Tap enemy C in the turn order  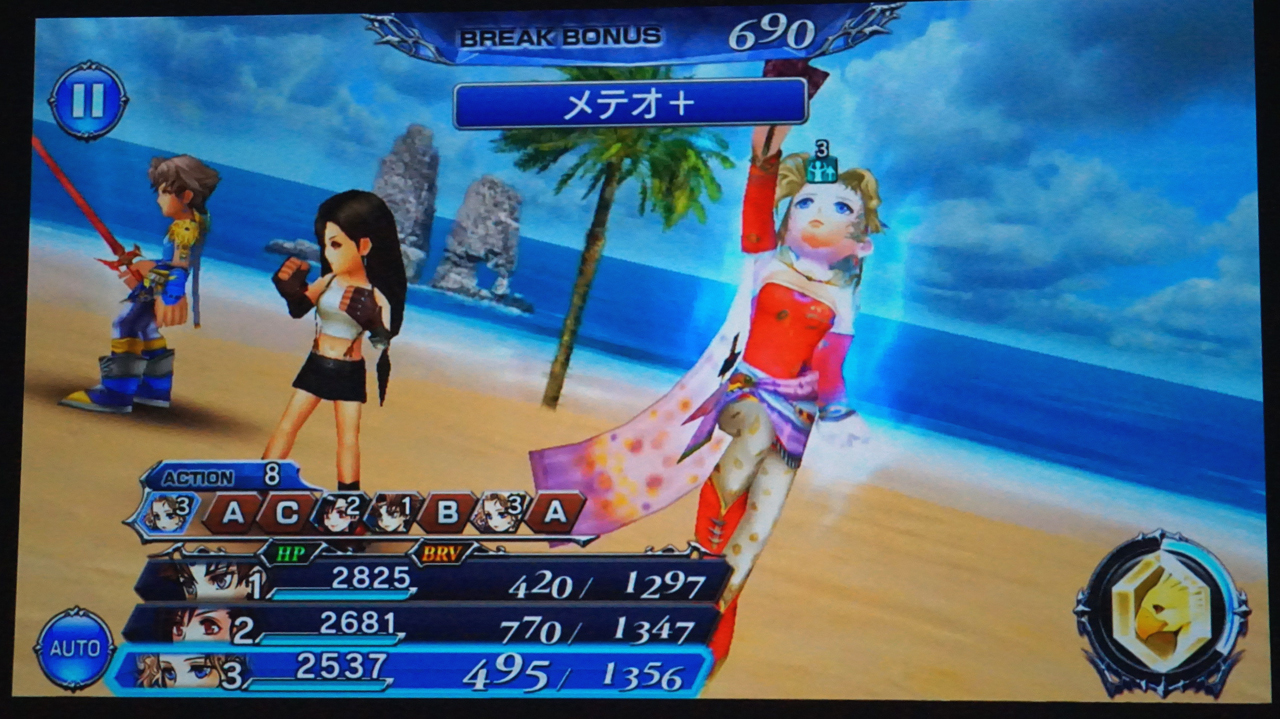click(x=286, y=513)
